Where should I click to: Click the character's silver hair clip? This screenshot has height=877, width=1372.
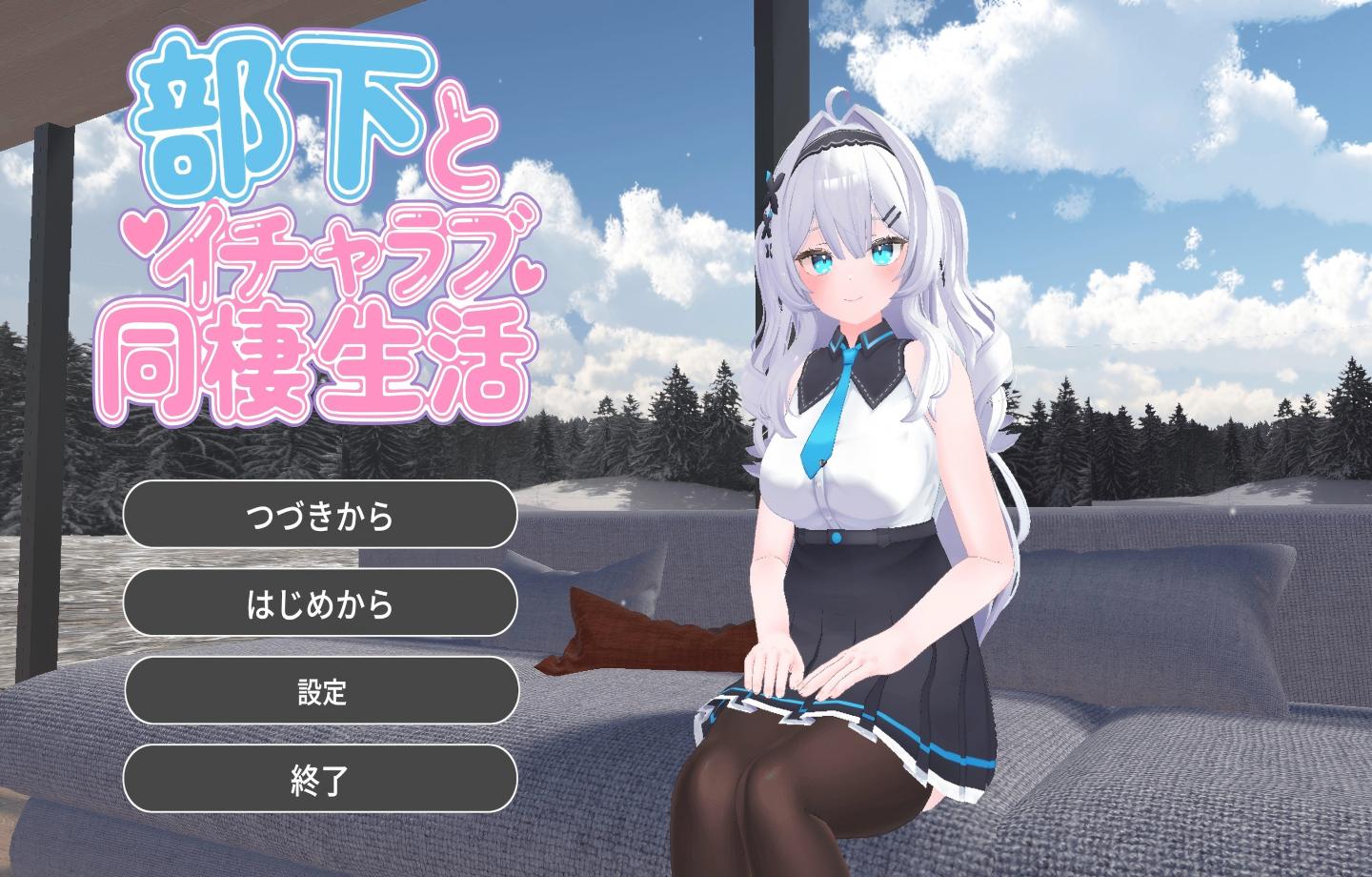[x=892, y=215]
